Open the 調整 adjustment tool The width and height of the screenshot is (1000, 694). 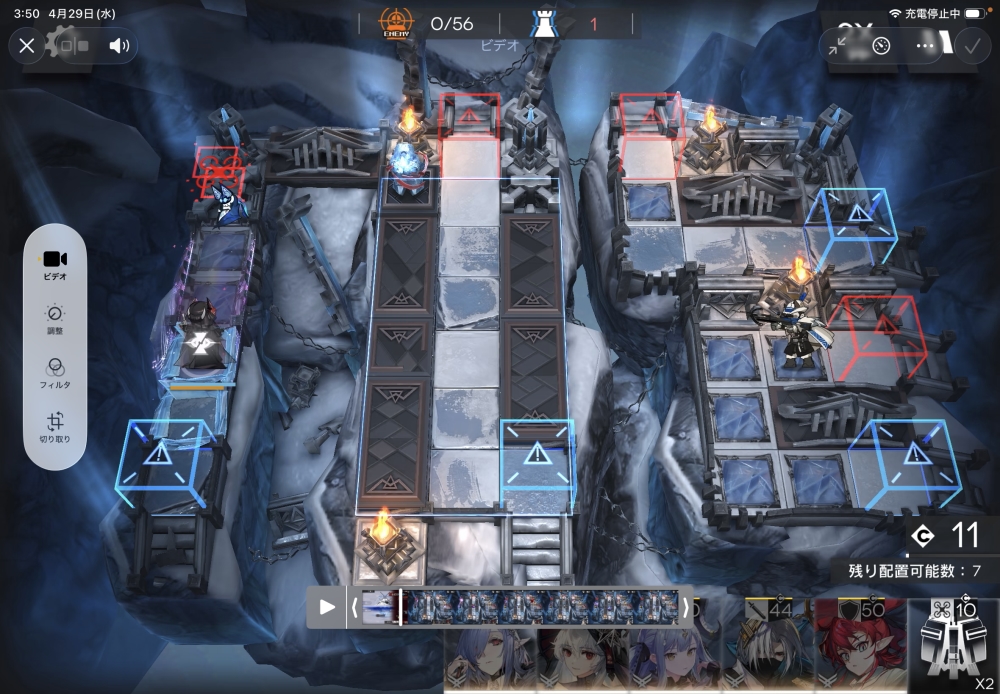pyautogui.click(x=55, y=320)
